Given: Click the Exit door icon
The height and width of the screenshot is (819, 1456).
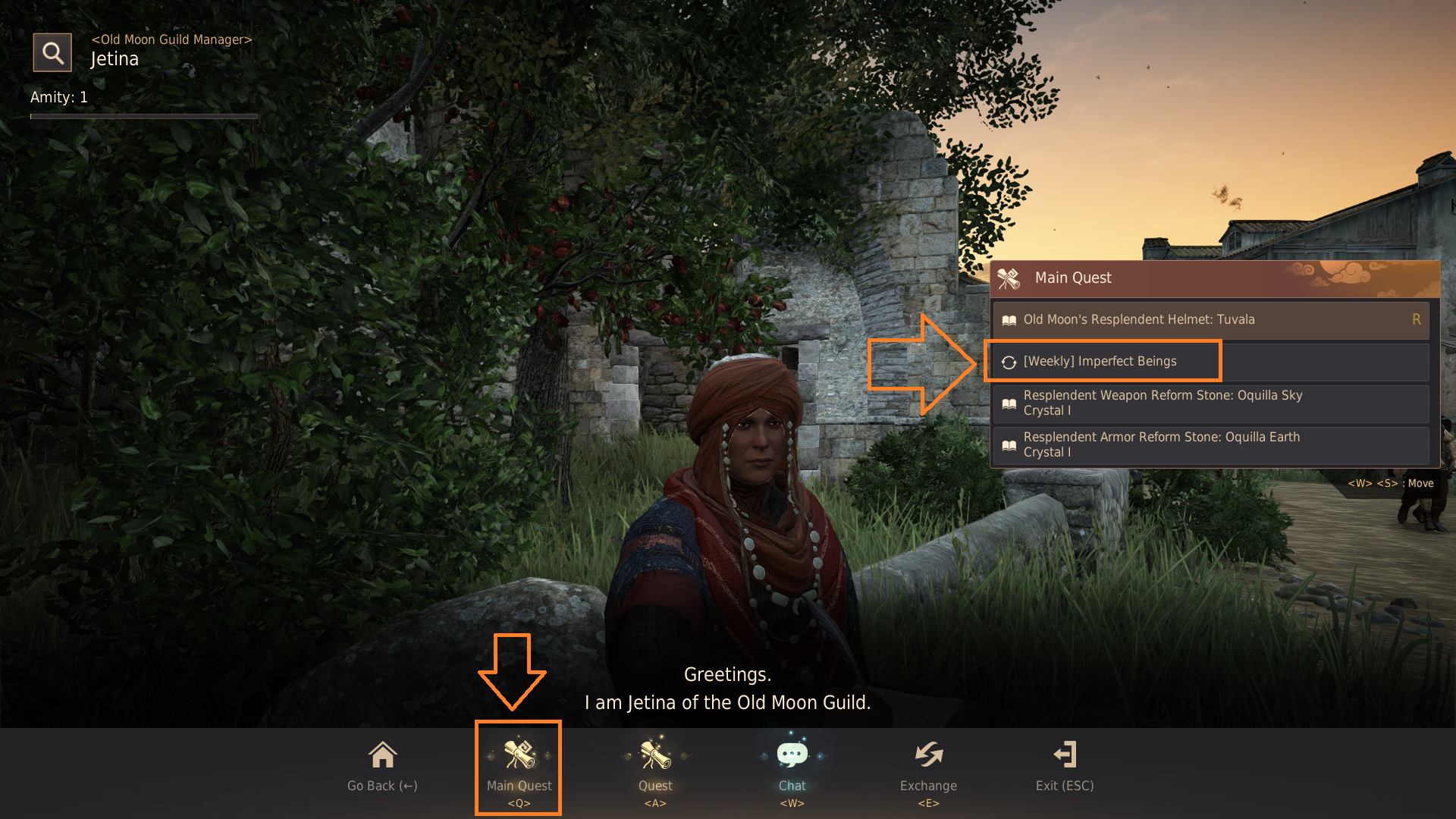Looking at the screenshot, I should [x=1065, y=755].
